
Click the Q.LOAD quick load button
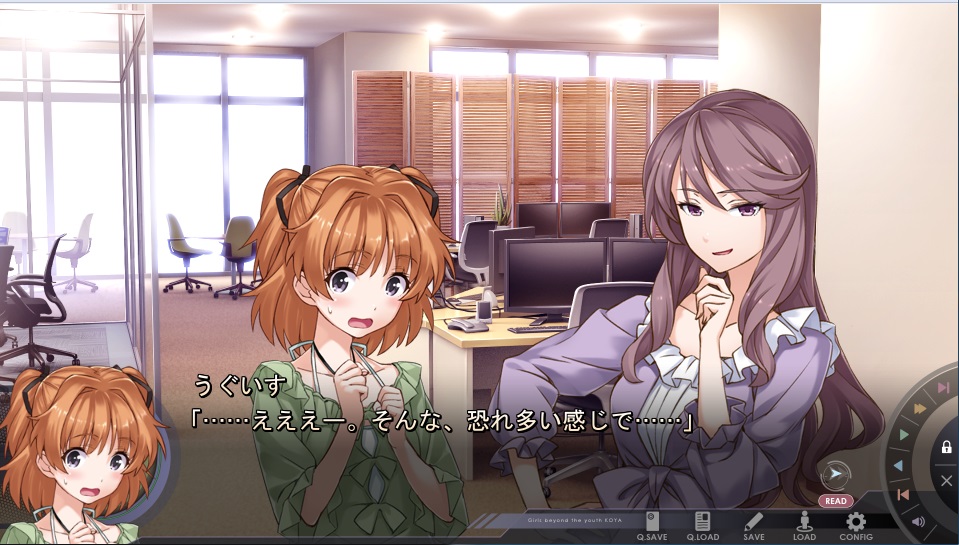click(x=703, y=524)
